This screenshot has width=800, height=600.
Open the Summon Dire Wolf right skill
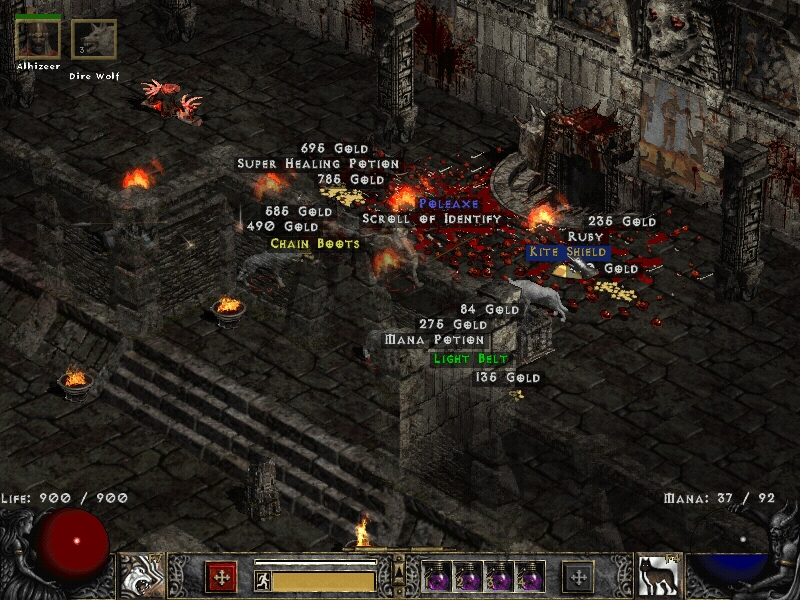pos(657,575)
